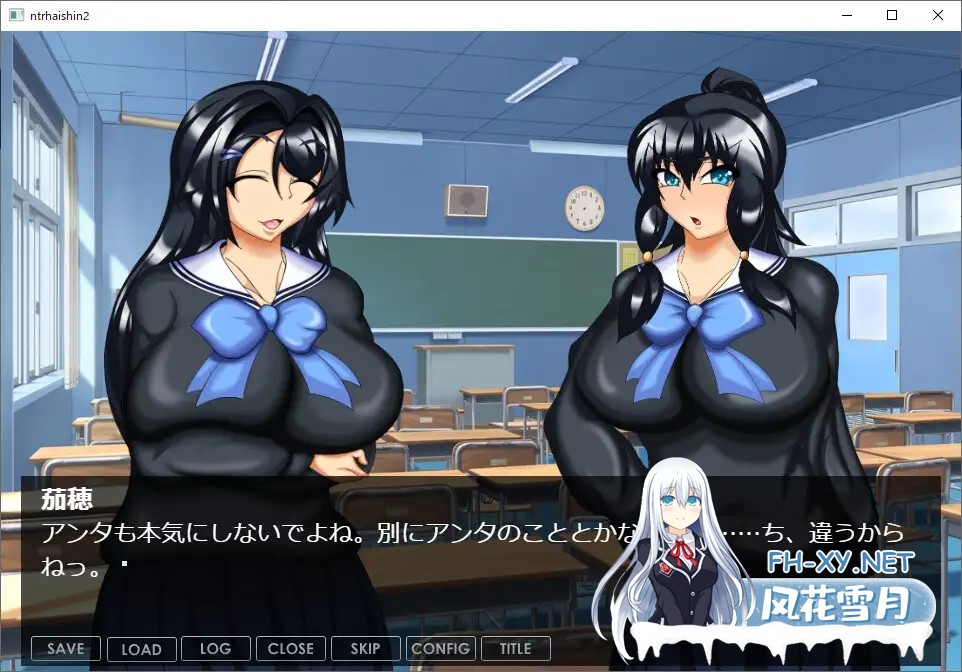962x672 pixels.
Task: Close the ntrhaishin2 window
Action: [x=938, y=15]
